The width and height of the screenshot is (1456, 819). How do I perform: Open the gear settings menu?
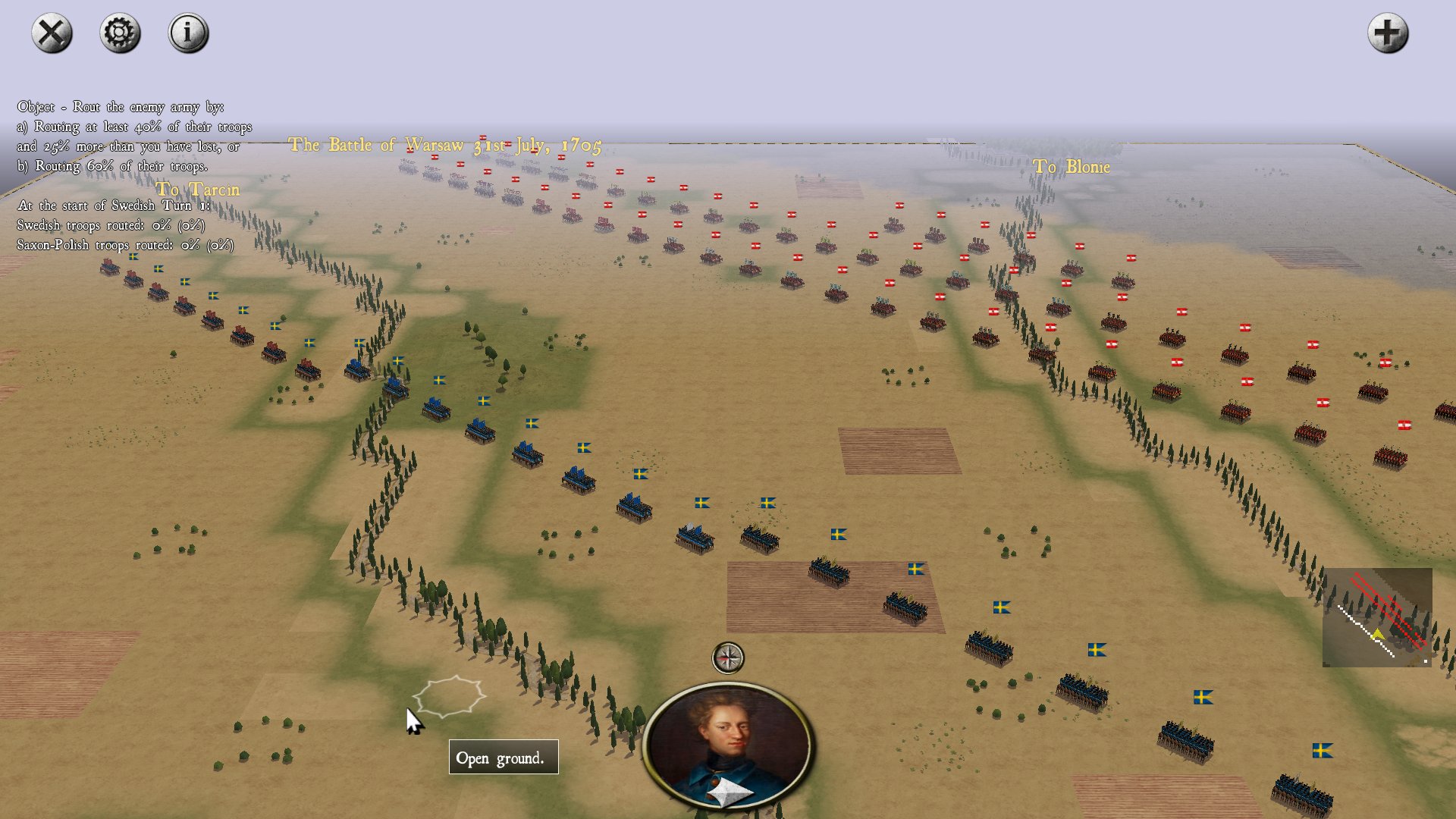click(x=120, y=33)
